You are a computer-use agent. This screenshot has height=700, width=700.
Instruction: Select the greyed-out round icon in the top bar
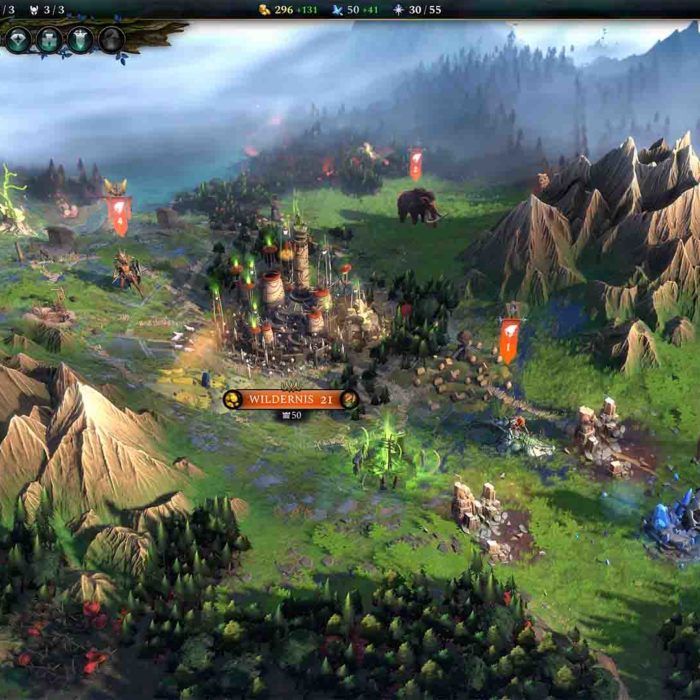(x=111, y=40)
